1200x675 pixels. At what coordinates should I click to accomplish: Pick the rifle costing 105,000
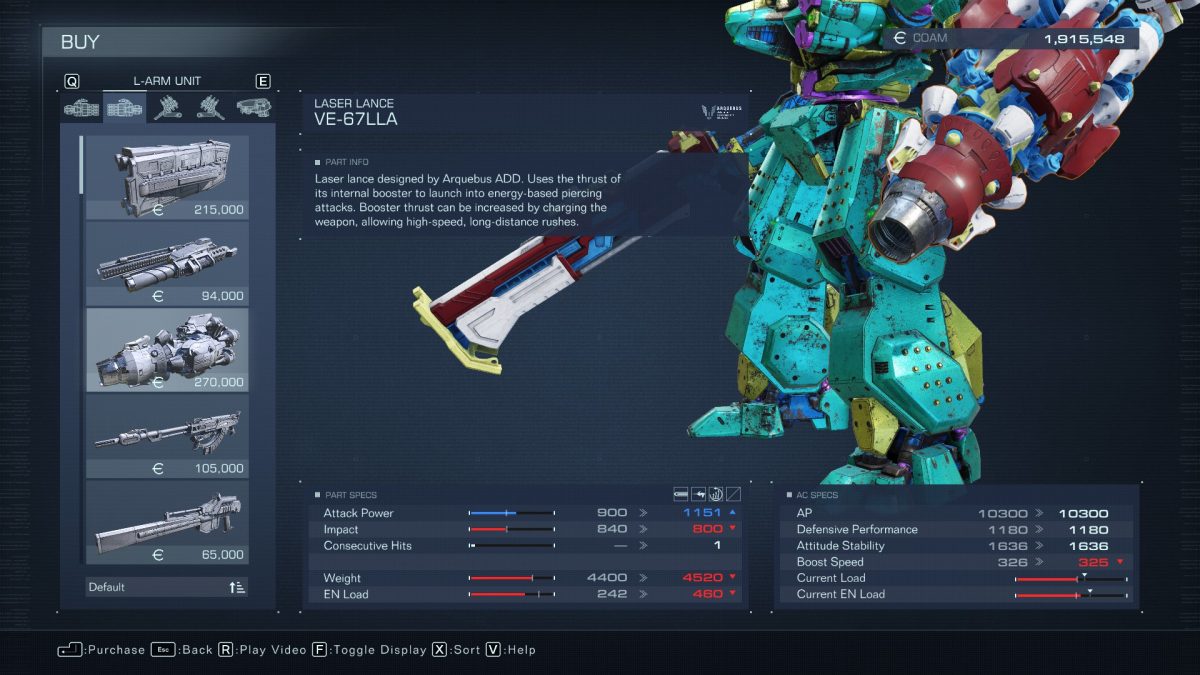click(x=167, y=436)
